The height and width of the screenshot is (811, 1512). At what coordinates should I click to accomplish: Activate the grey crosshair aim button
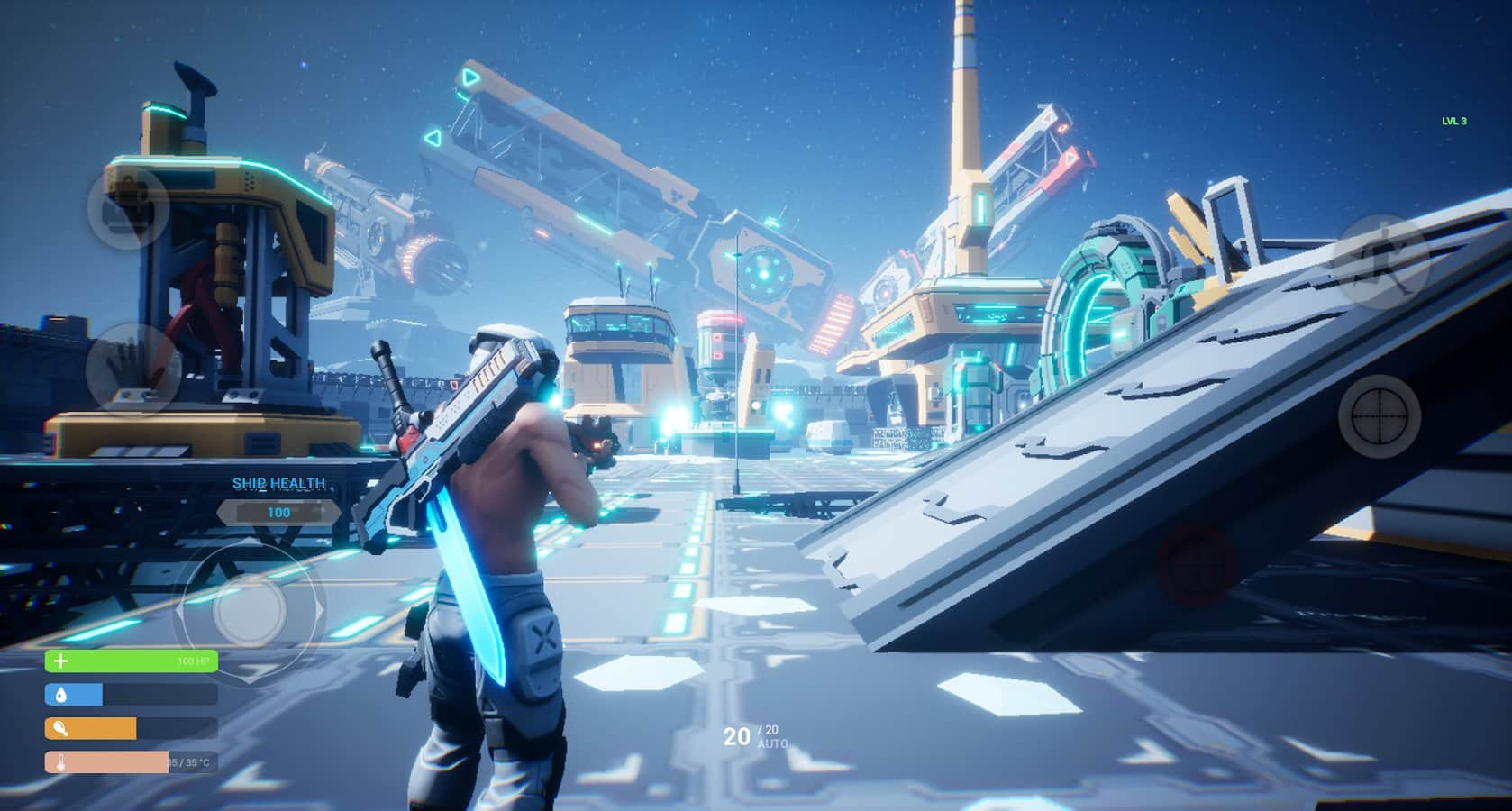(x=1379, y=416)
